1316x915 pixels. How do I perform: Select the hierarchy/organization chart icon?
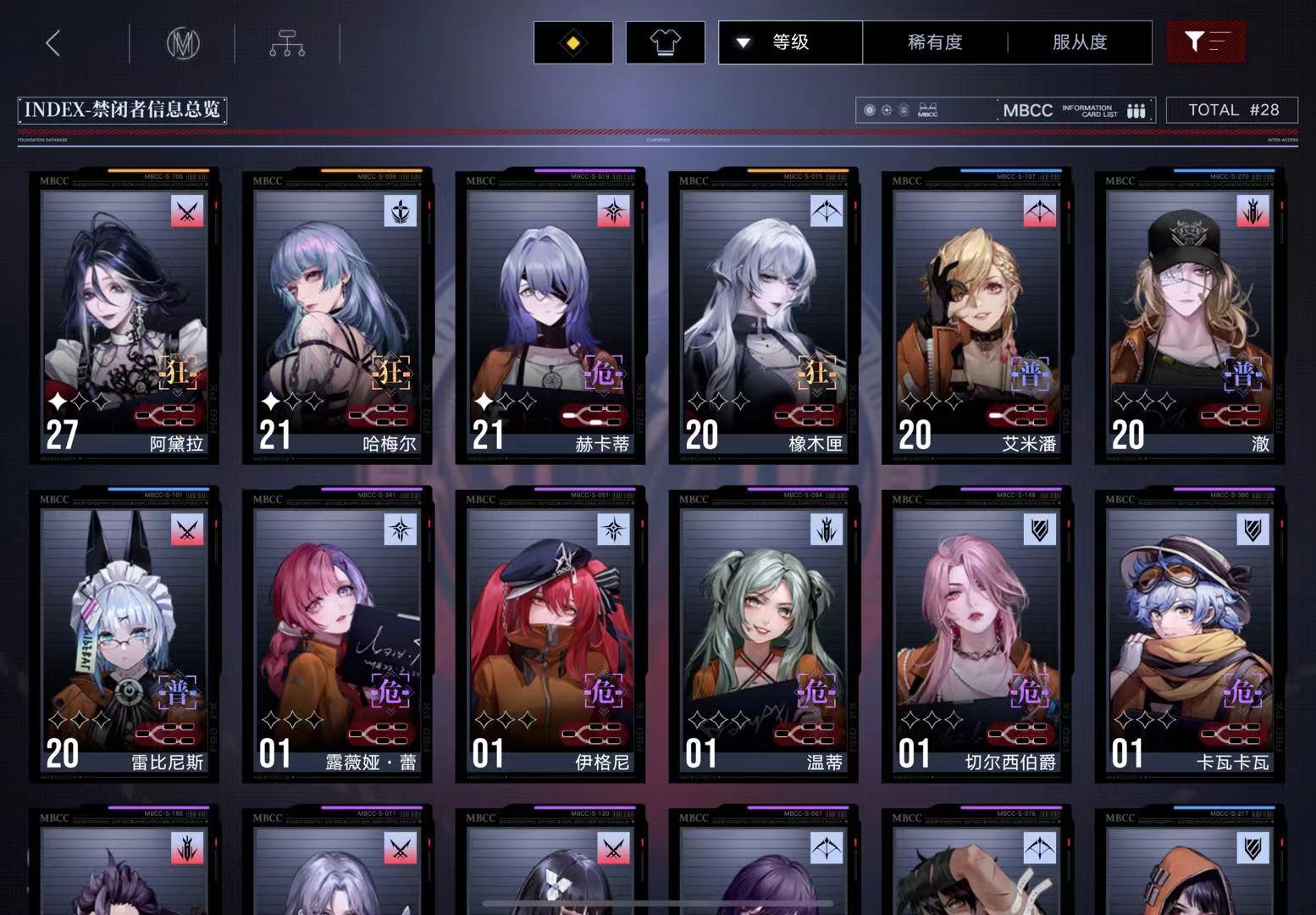click(x=286, y=42)
